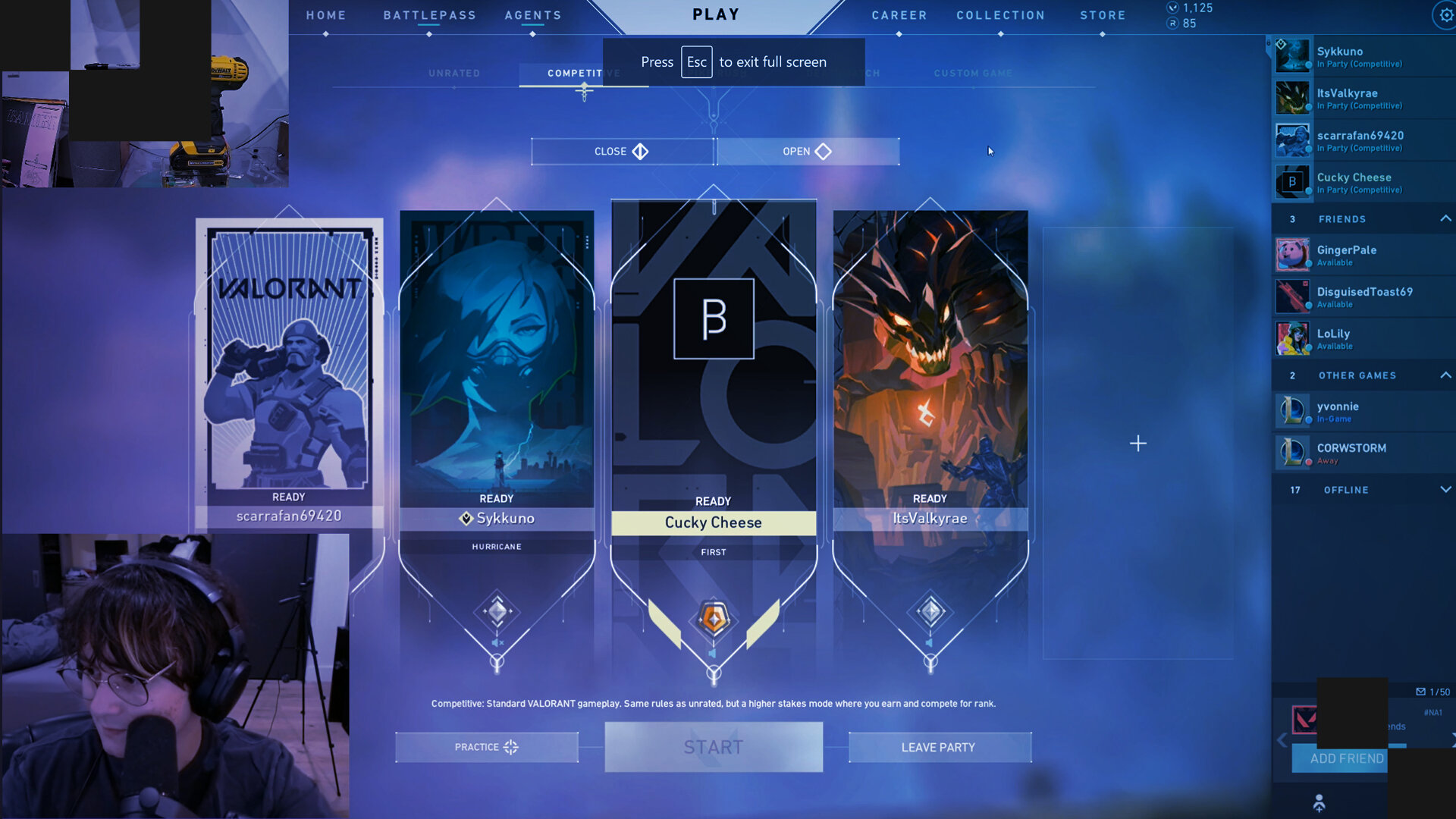
Task: Go to the Battlepass tab
Action: (x=429, y=15)
